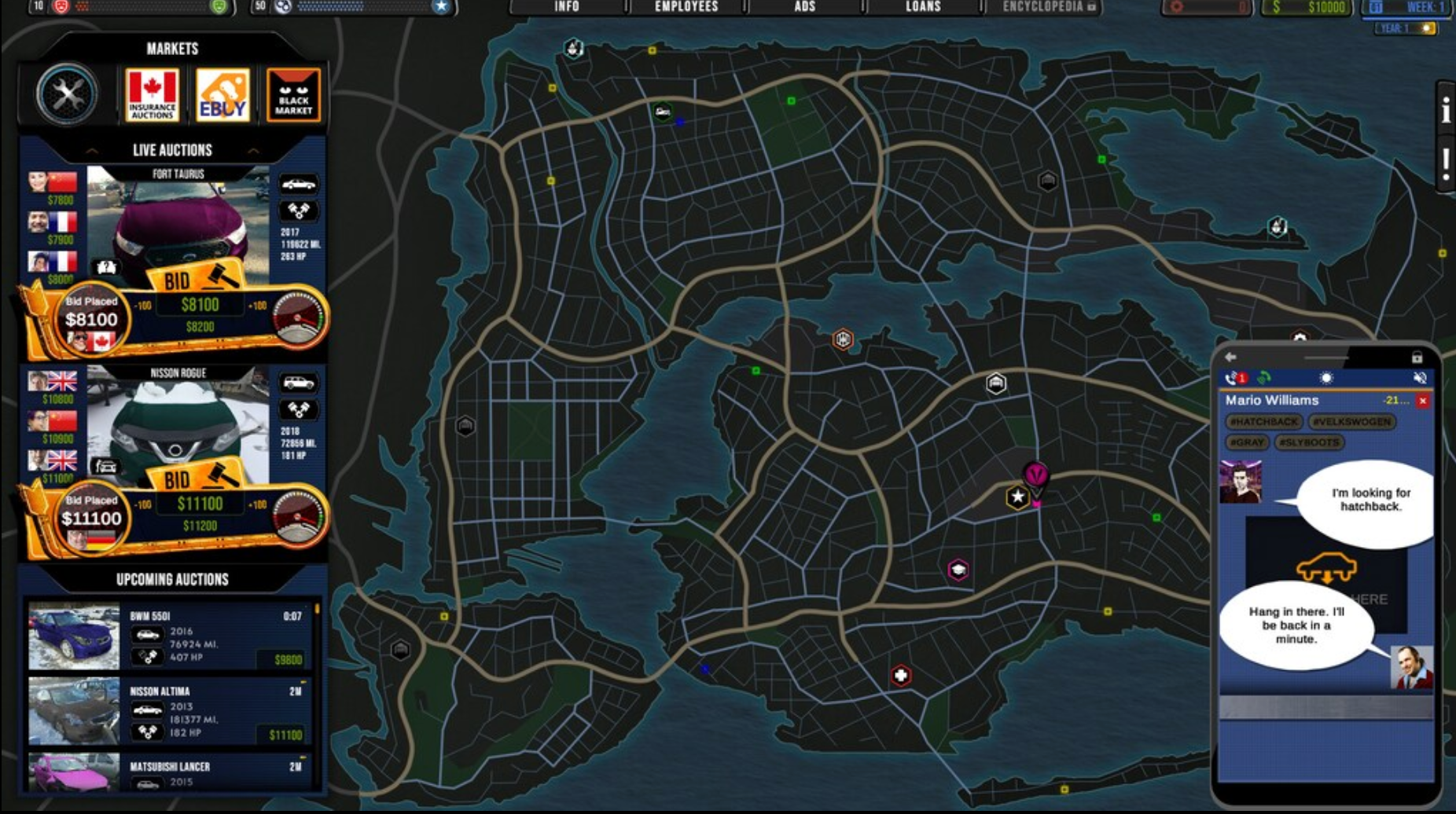
Task: Decrease Nisson Rogue bid by 100
Action: 143,504
